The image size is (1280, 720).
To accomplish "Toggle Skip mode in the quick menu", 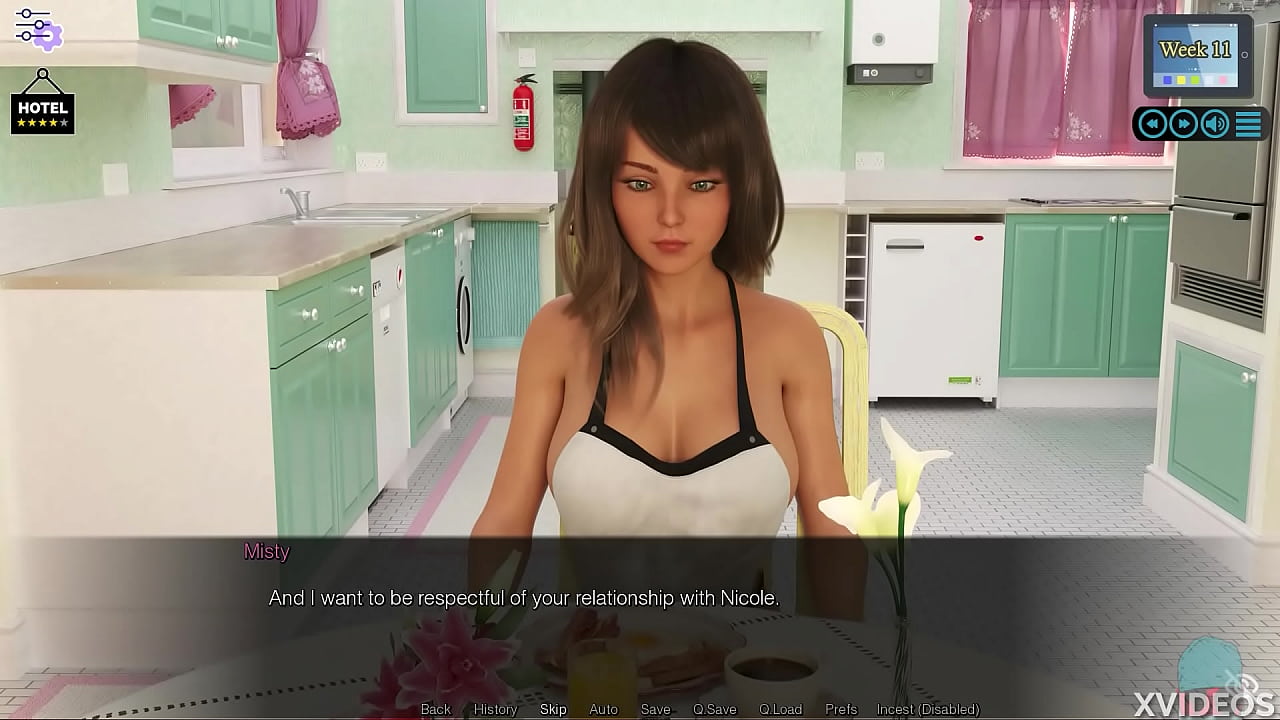I will (x=553, y=709).
